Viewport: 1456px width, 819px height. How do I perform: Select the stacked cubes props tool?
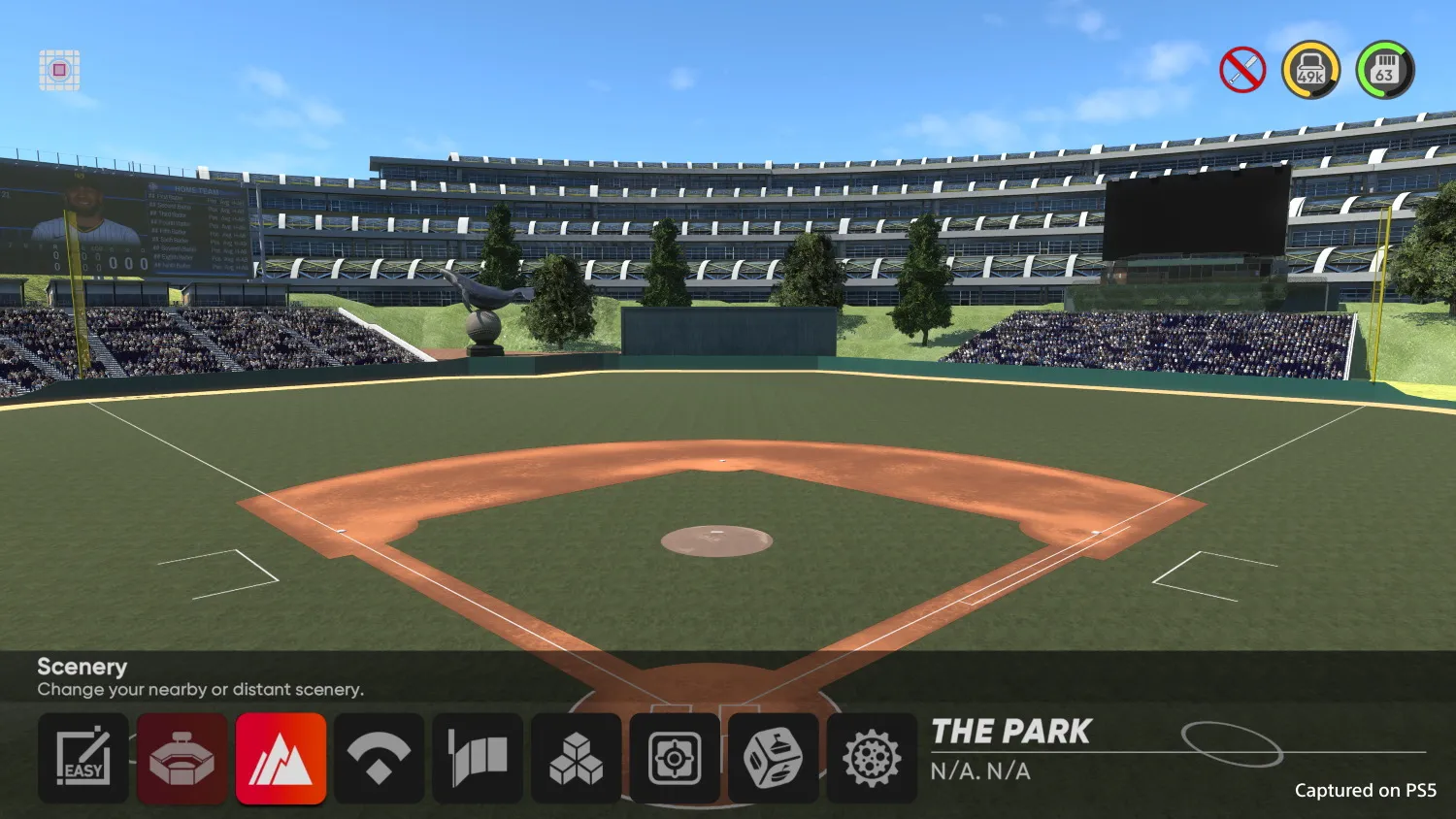pos(577,758)
